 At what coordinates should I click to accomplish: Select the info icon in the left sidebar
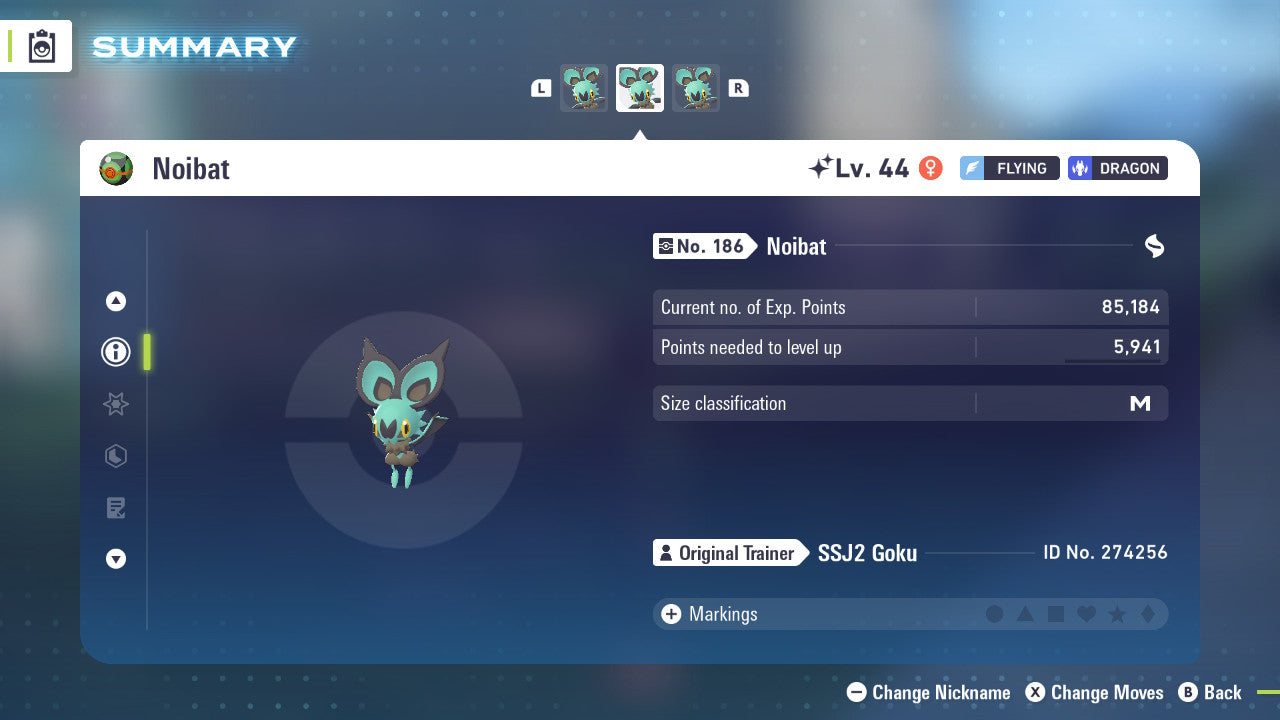click(x=115, y=352)
